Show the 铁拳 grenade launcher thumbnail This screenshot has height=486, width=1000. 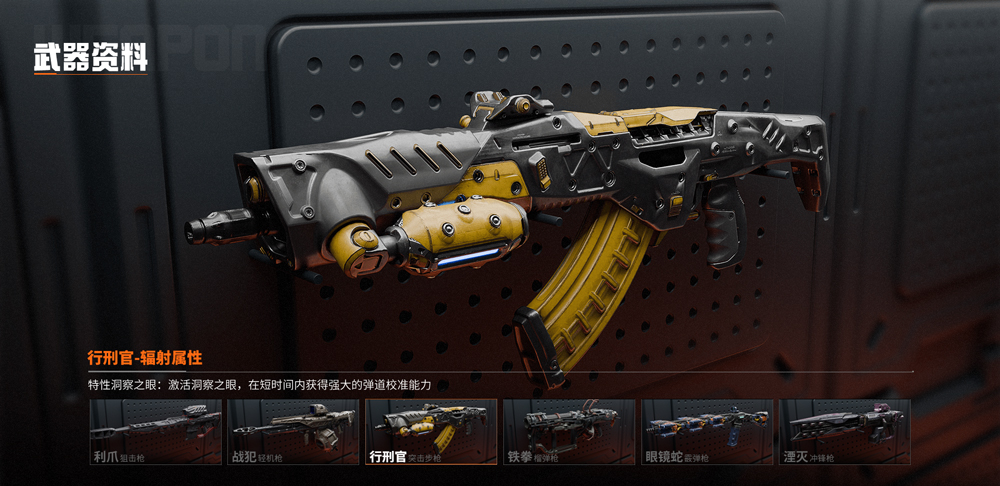pyautogui.click(x=569, y=432)
